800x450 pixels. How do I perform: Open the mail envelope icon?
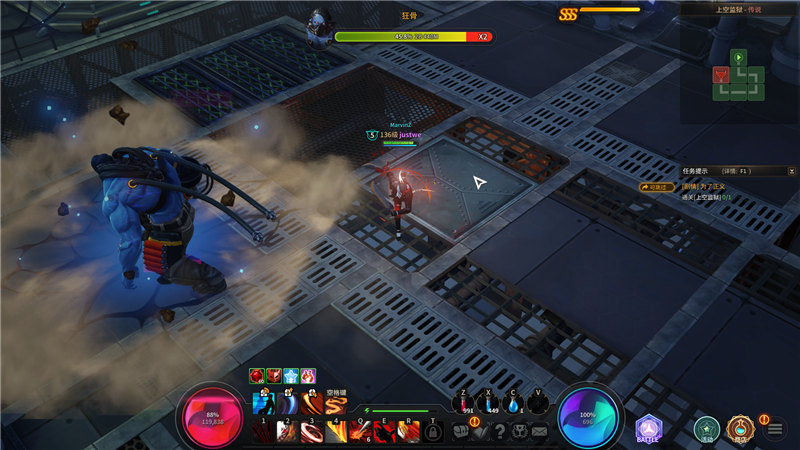(539, 431)
